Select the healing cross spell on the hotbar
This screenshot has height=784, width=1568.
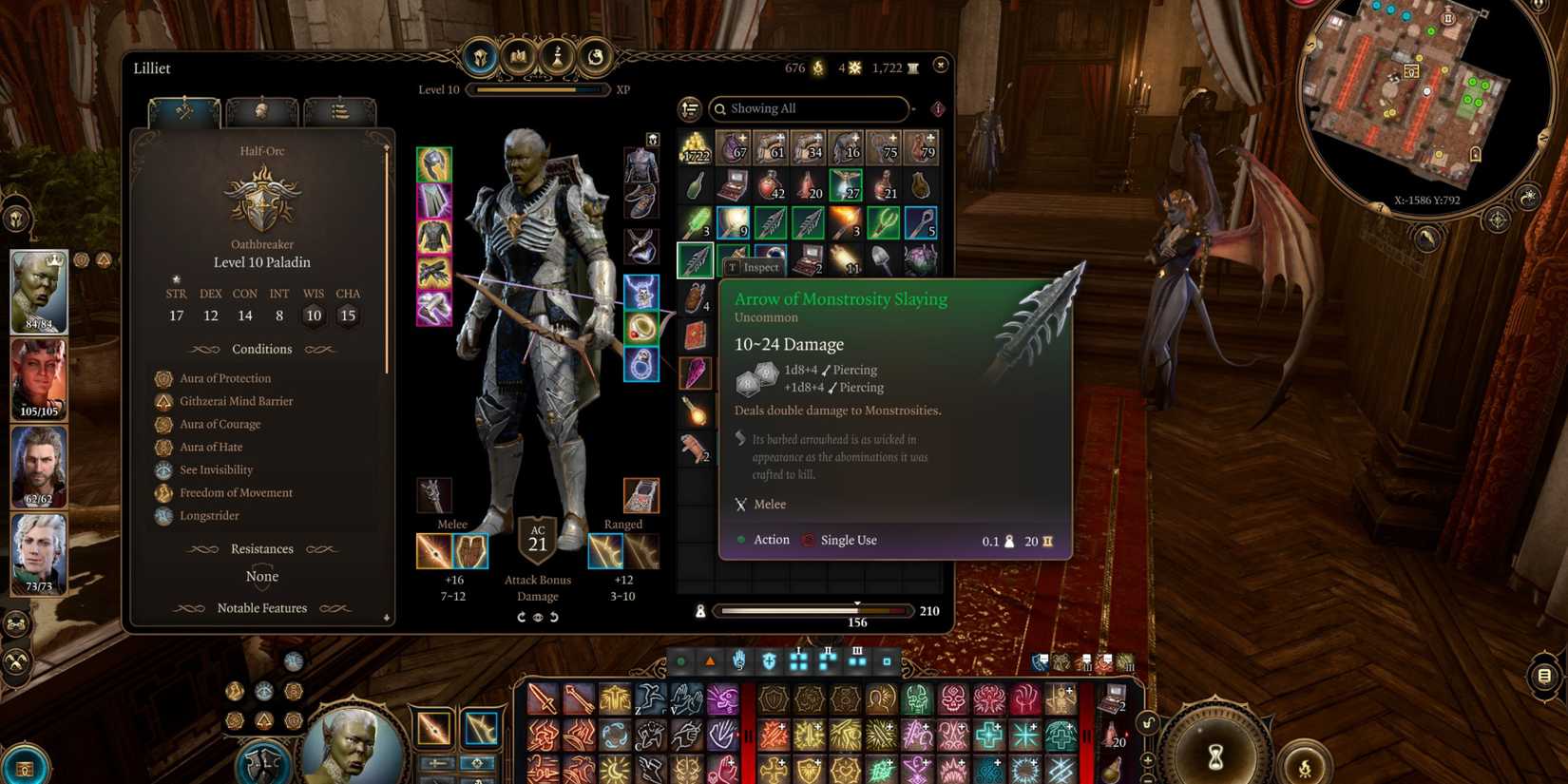pyautogui.click(x=988, y=735)
